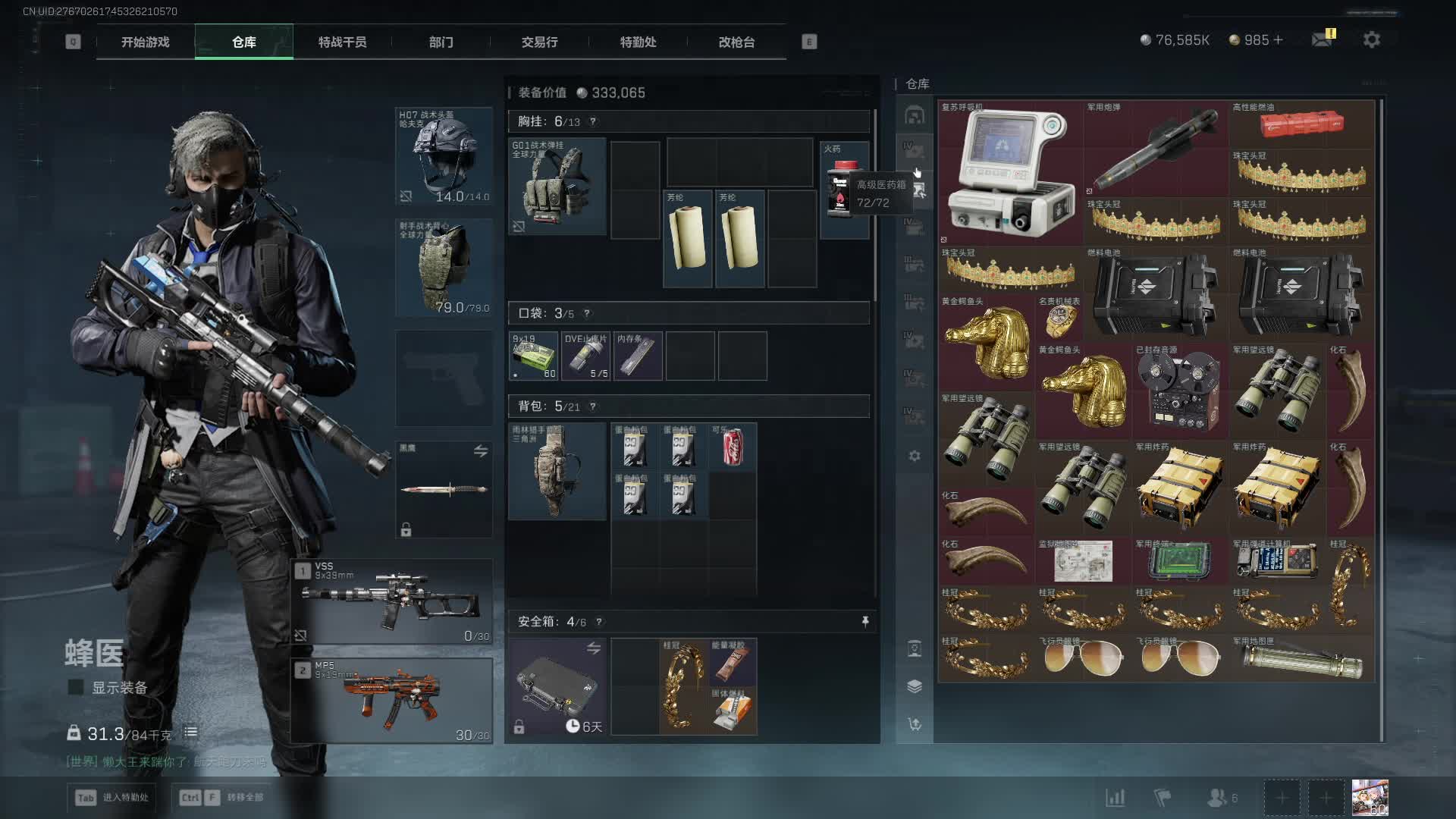
Task: Click the 复苏呼吸机 item in the warehouse
Action: click(x=1010, y=172)
